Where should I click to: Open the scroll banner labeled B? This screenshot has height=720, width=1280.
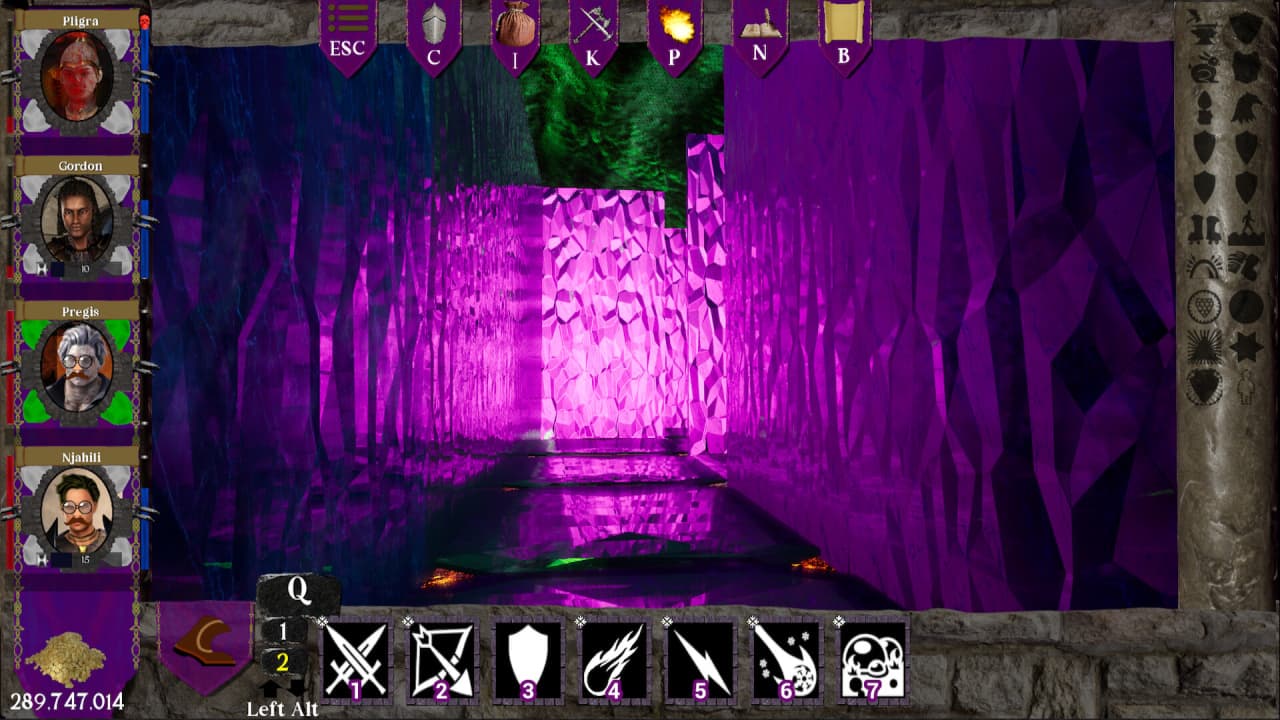(844, 34)
